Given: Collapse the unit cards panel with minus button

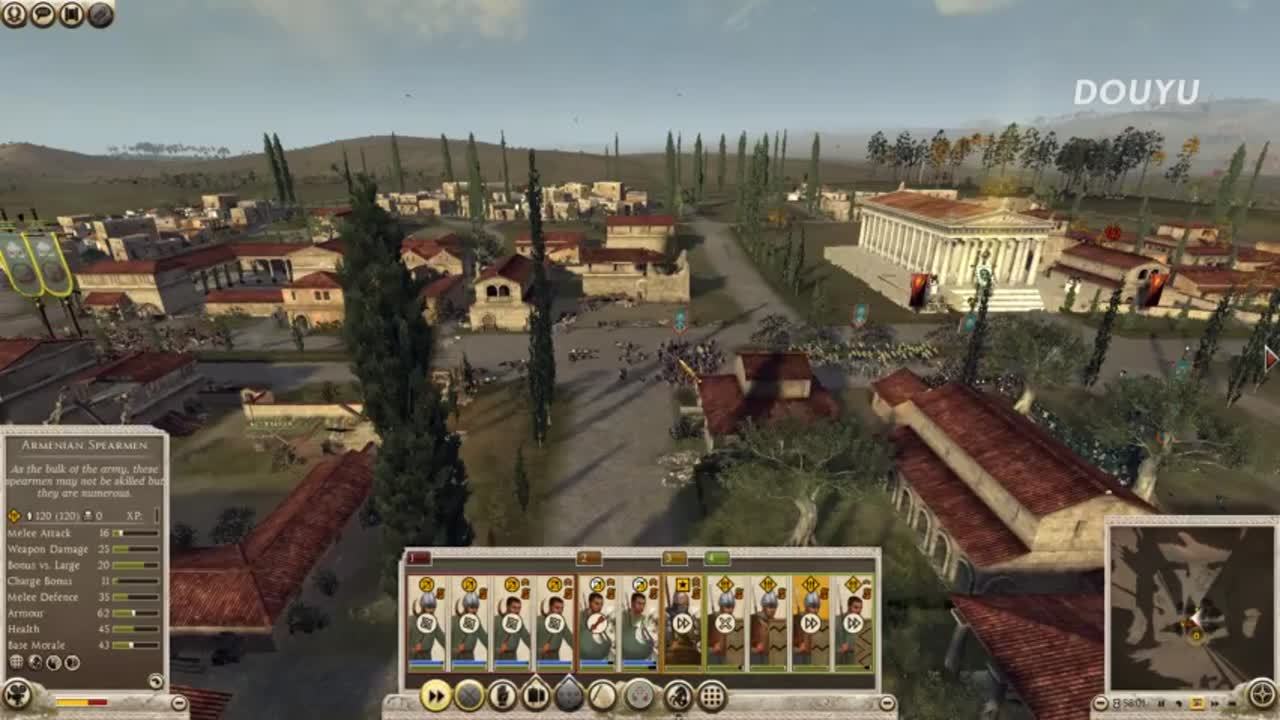Looking at the screenshot, I should click(x=887, y=704).
